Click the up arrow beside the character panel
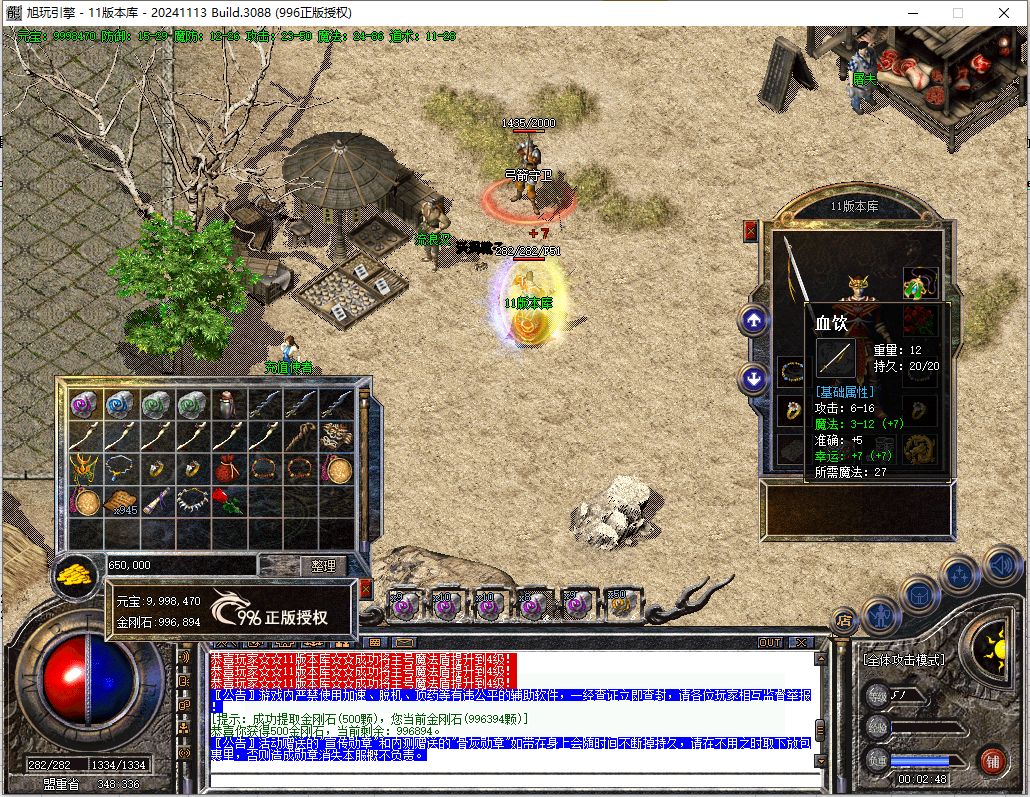 click(753, 321)
